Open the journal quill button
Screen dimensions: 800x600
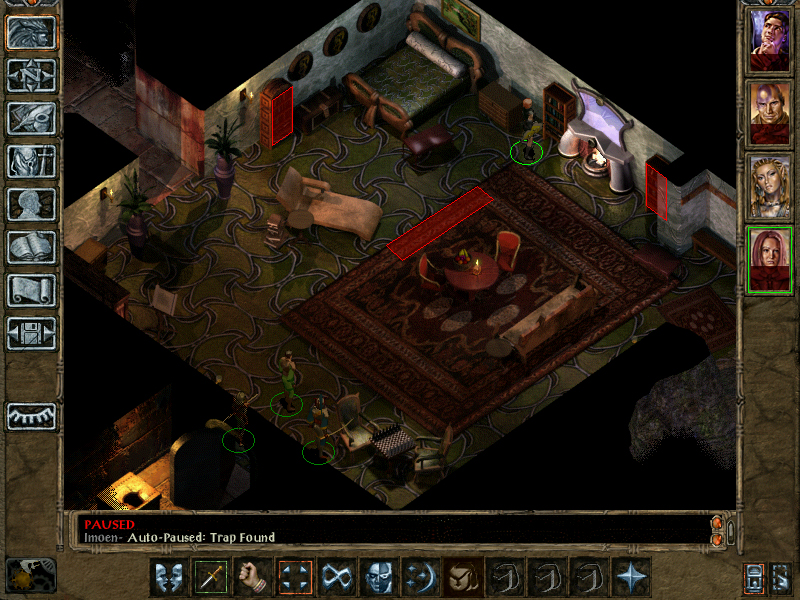31,118
